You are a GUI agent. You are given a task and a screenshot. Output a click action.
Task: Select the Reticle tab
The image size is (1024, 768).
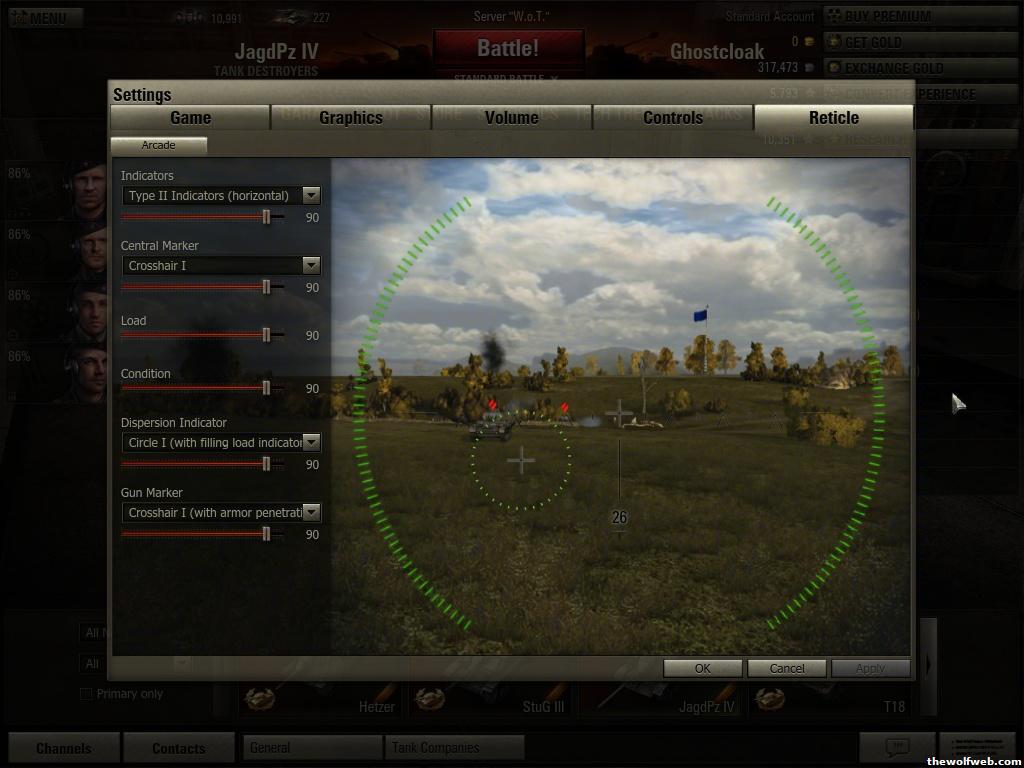pos(834,118)
